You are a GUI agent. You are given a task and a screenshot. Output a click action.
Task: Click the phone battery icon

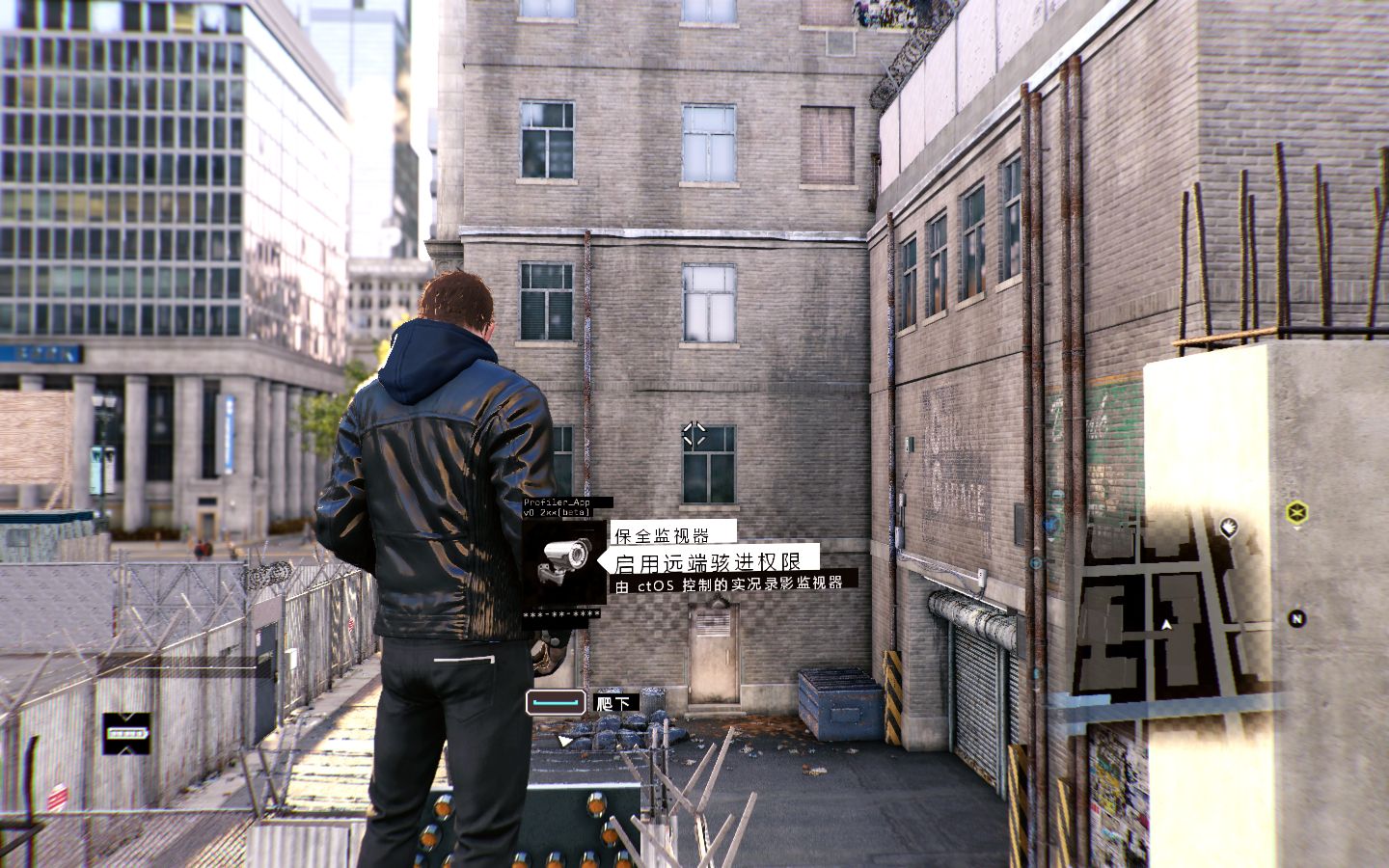point(127,734)
